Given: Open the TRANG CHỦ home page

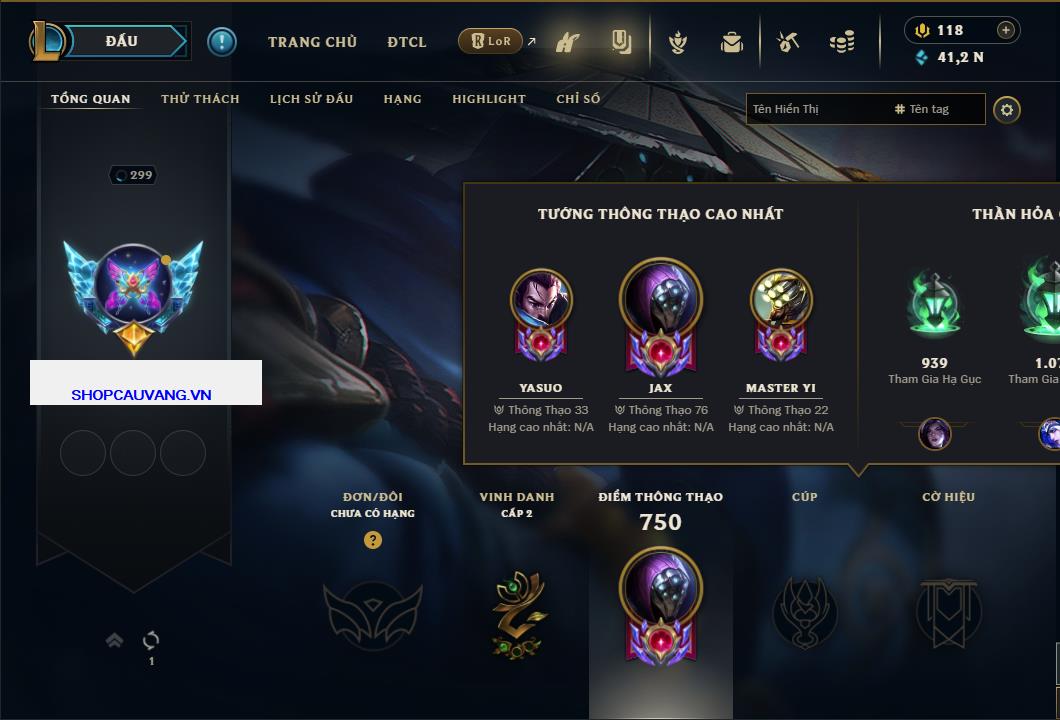Looking at the screenshot, I should click(312, 42).
